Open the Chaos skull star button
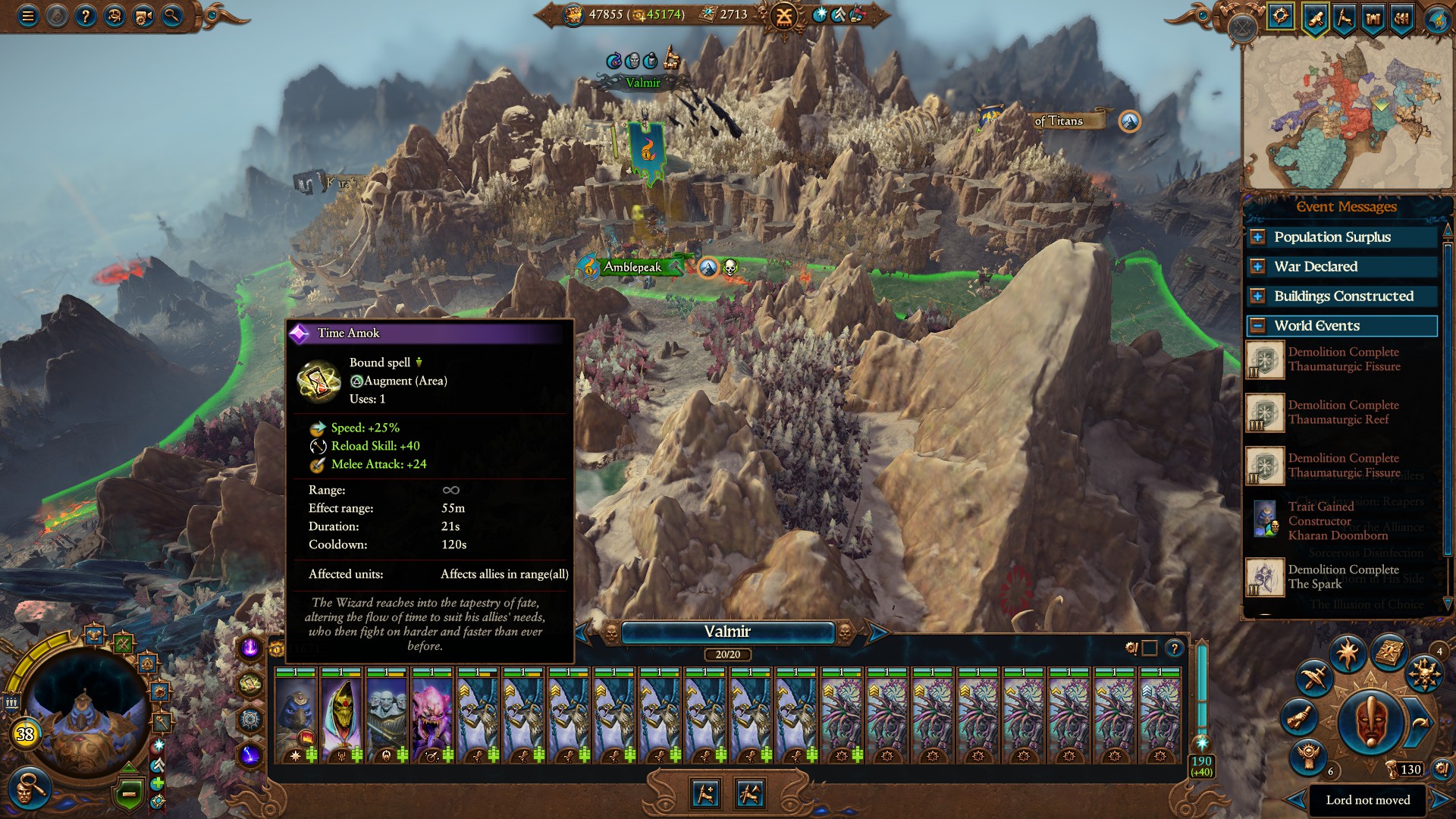This screenshot has width=1456, height=819. pos(1424,674)
